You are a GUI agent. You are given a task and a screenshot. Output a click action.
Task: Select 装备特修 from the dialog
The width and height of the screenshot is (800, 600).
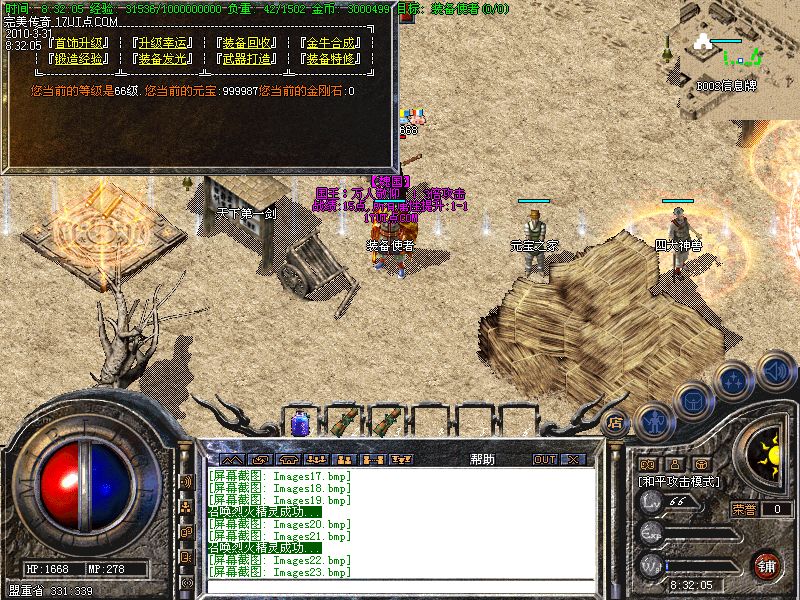tap(329, 59)
